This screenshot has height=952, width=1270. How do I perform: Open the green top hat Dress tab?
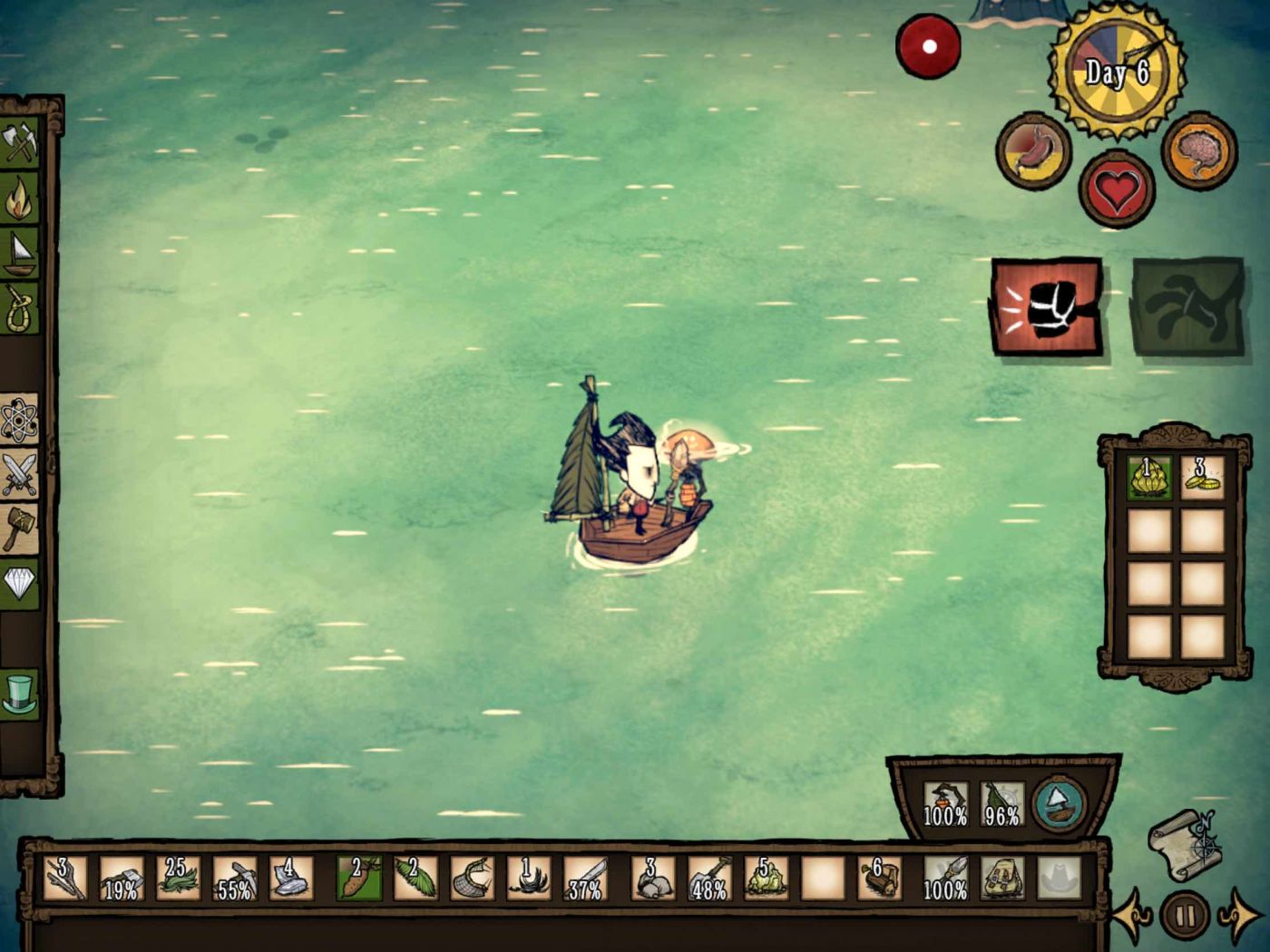tap(20, 695)
